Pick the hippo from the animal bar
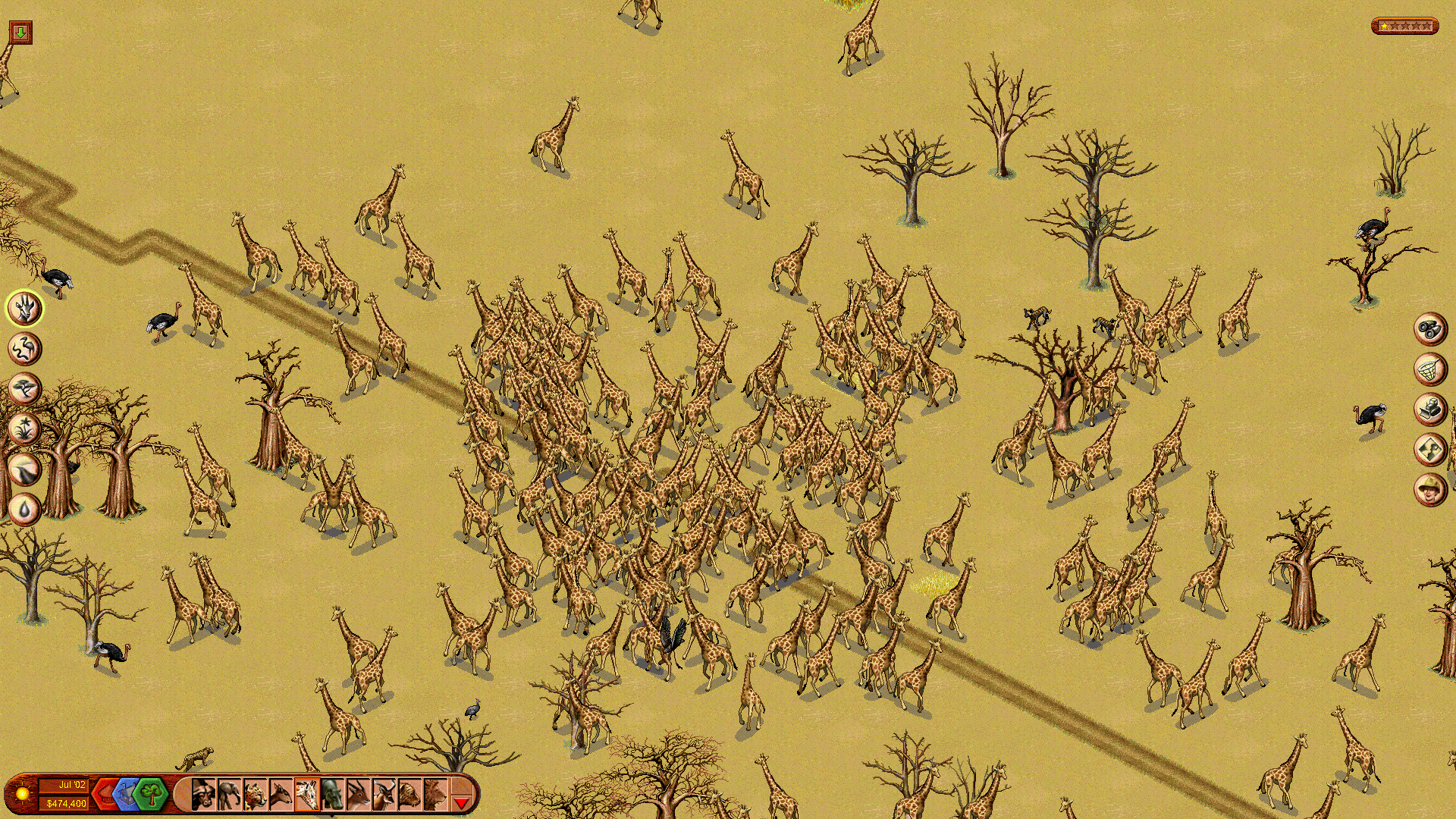 click(332, 795)
